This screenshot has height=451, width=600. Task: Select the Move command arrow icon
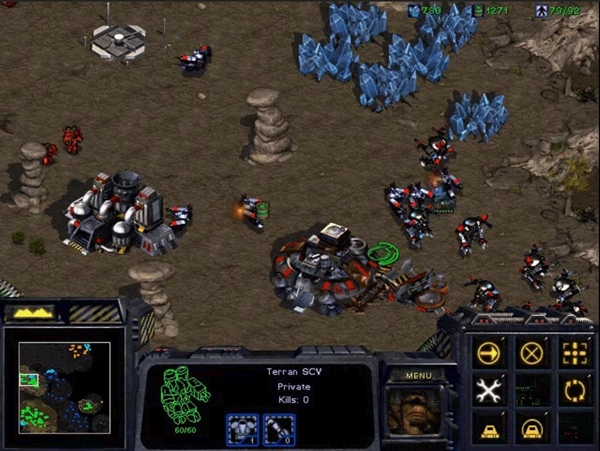[489, 353]
